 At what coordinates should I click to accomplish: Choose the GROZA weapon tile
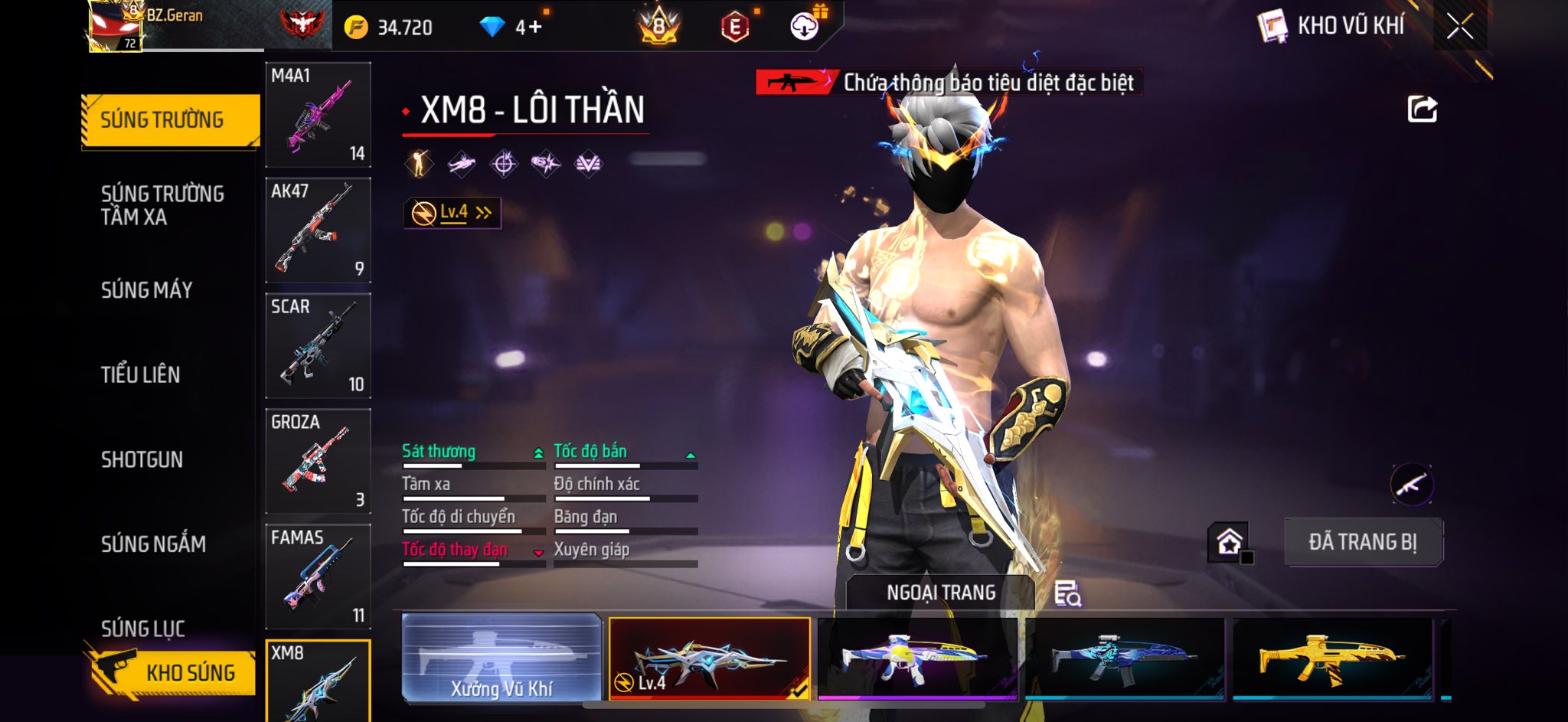point(318,461)
